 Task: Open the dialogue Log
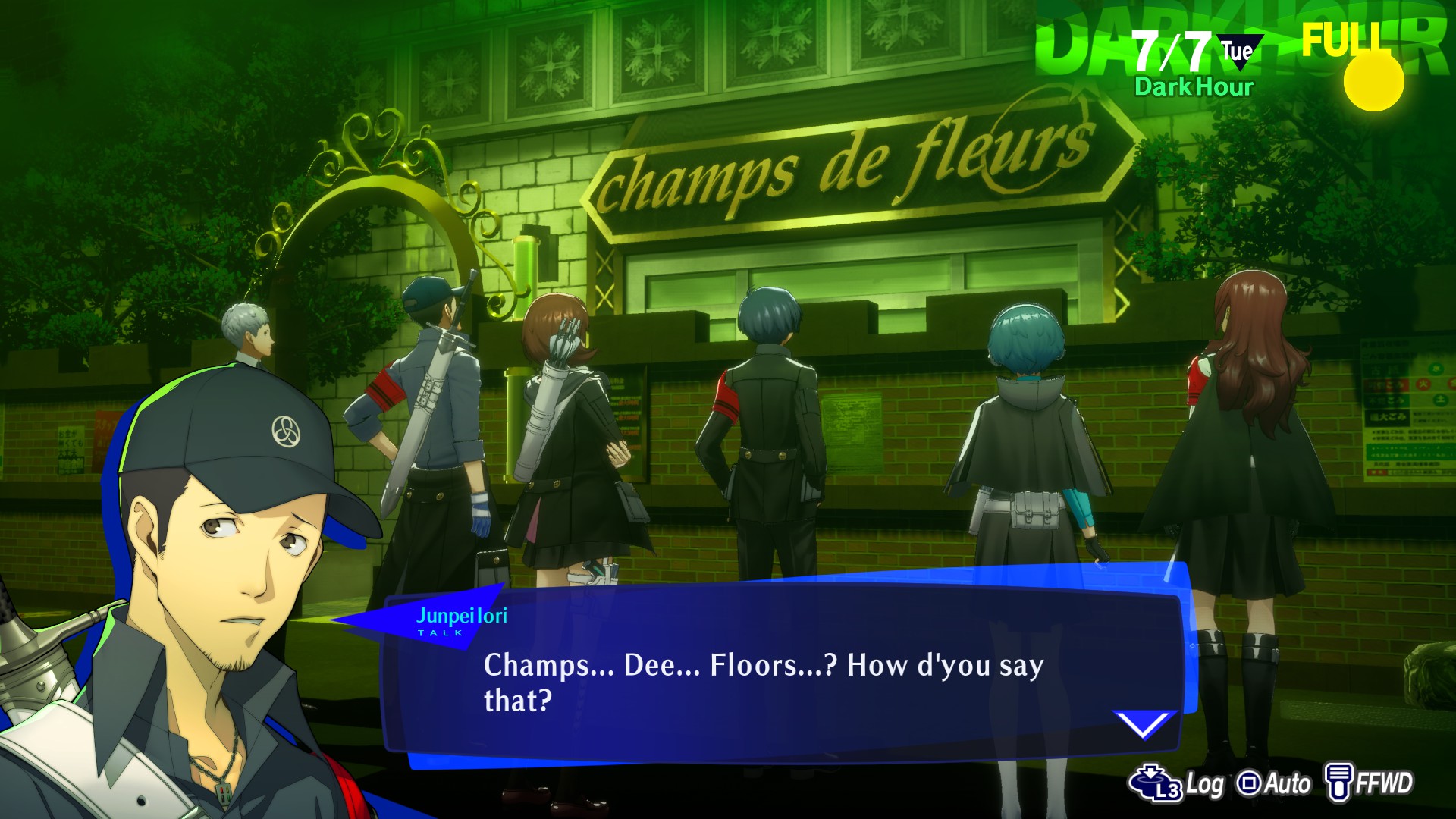(1176, 783)
